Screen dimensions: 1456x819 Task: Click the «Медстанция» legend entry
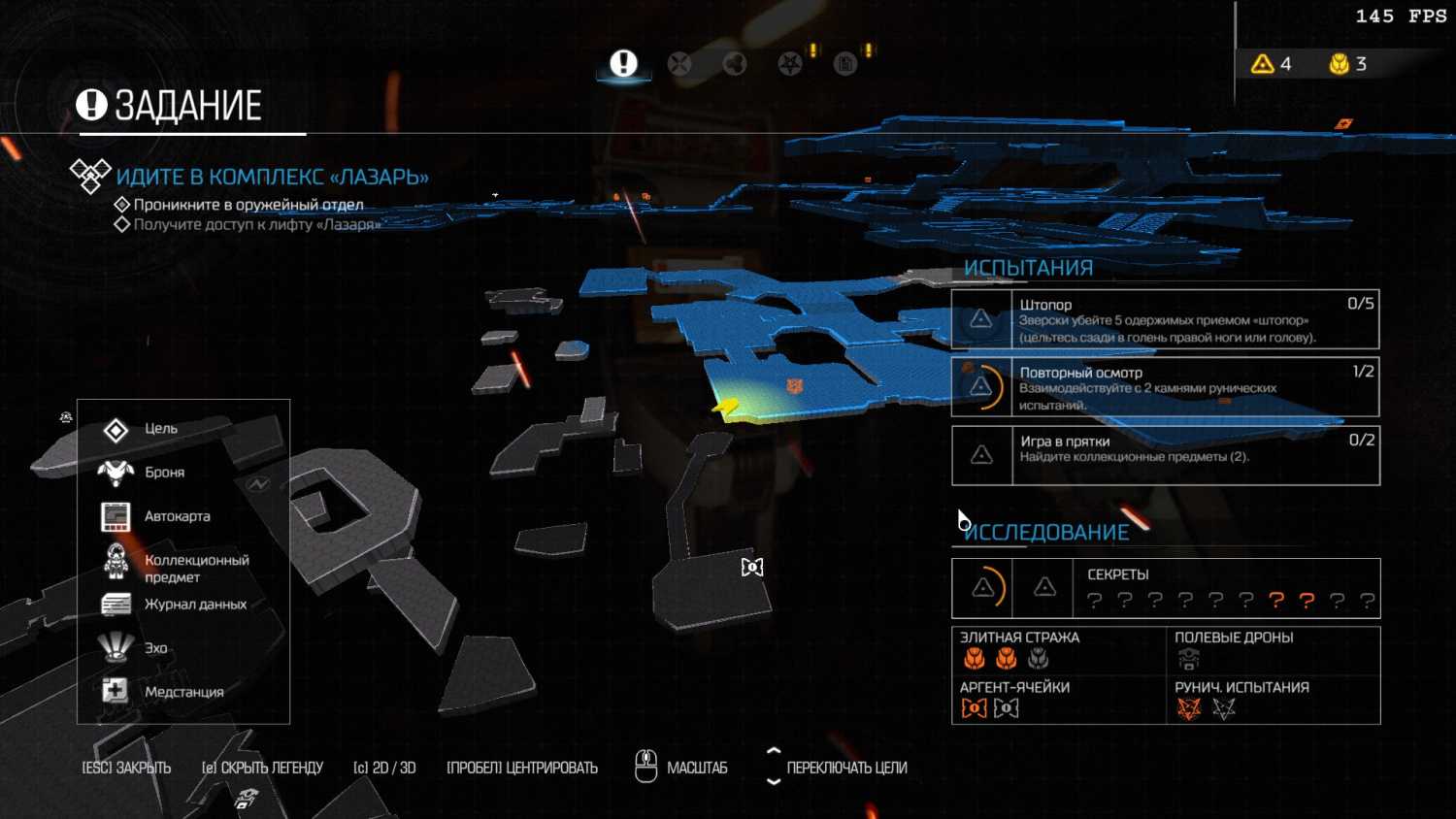click(x=183, y=692)
